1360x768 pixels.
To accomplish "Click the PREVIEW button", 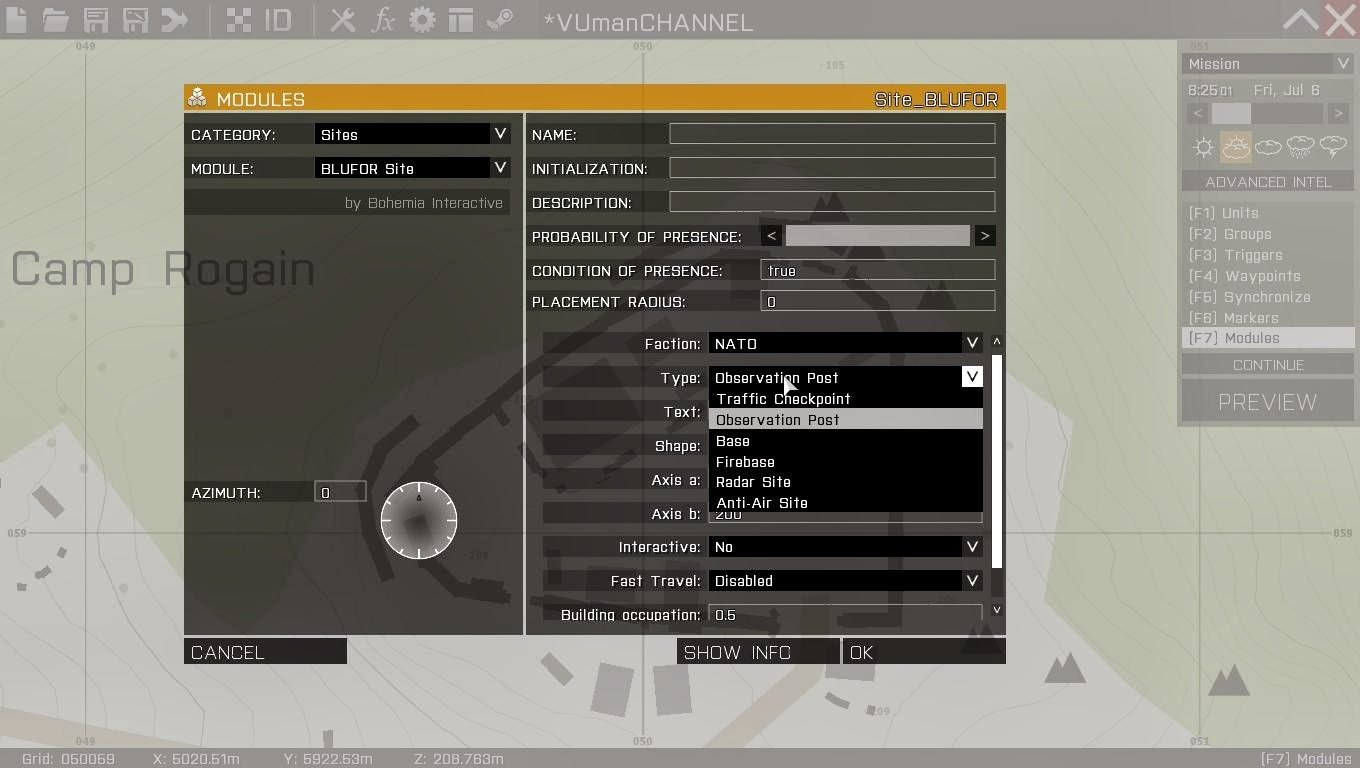I will click(1267, 401).
